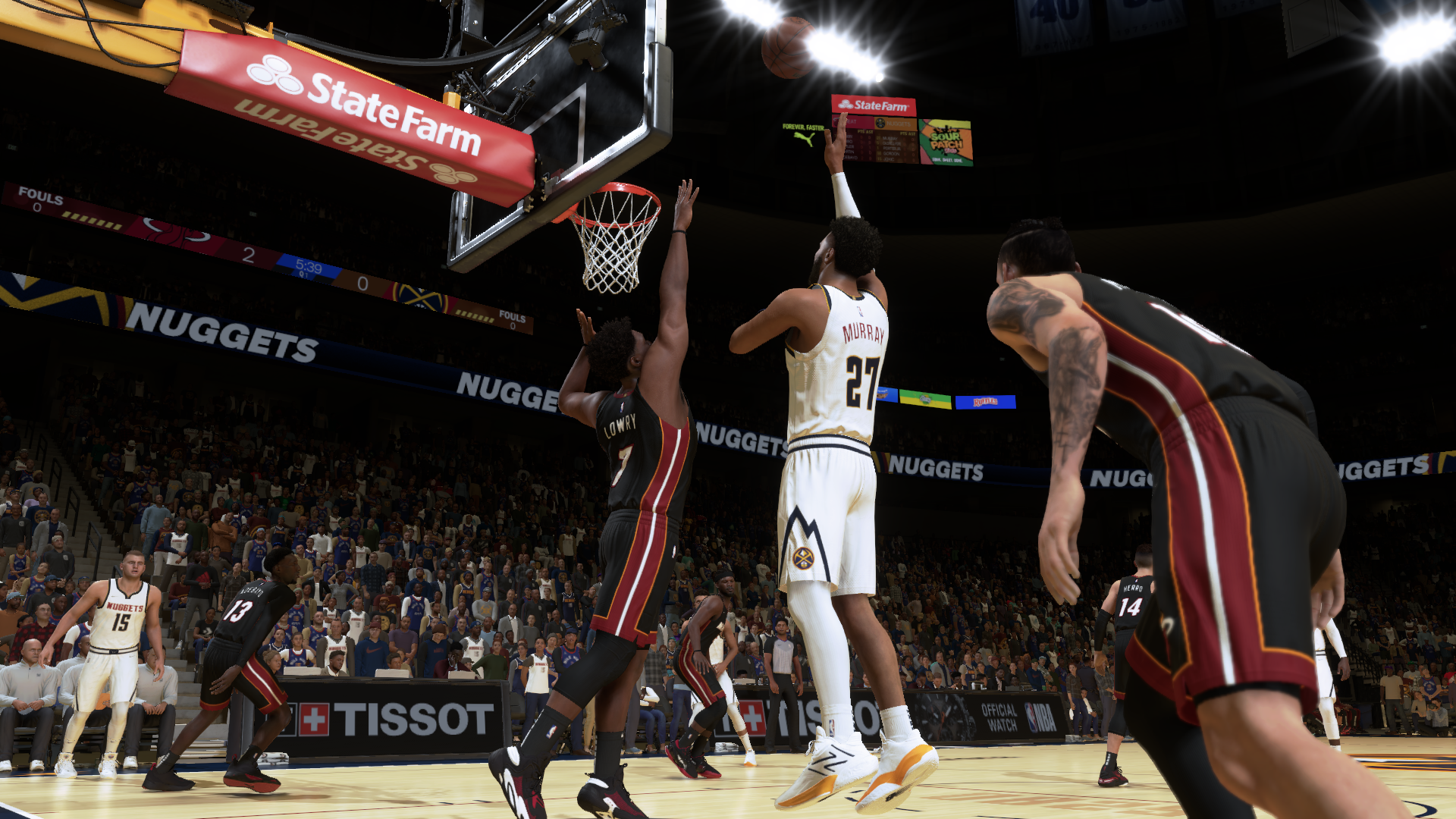Click the Puma cat logo on the jumbotron
Viewport: 1456px width, 819px height.
coord(805,140)
